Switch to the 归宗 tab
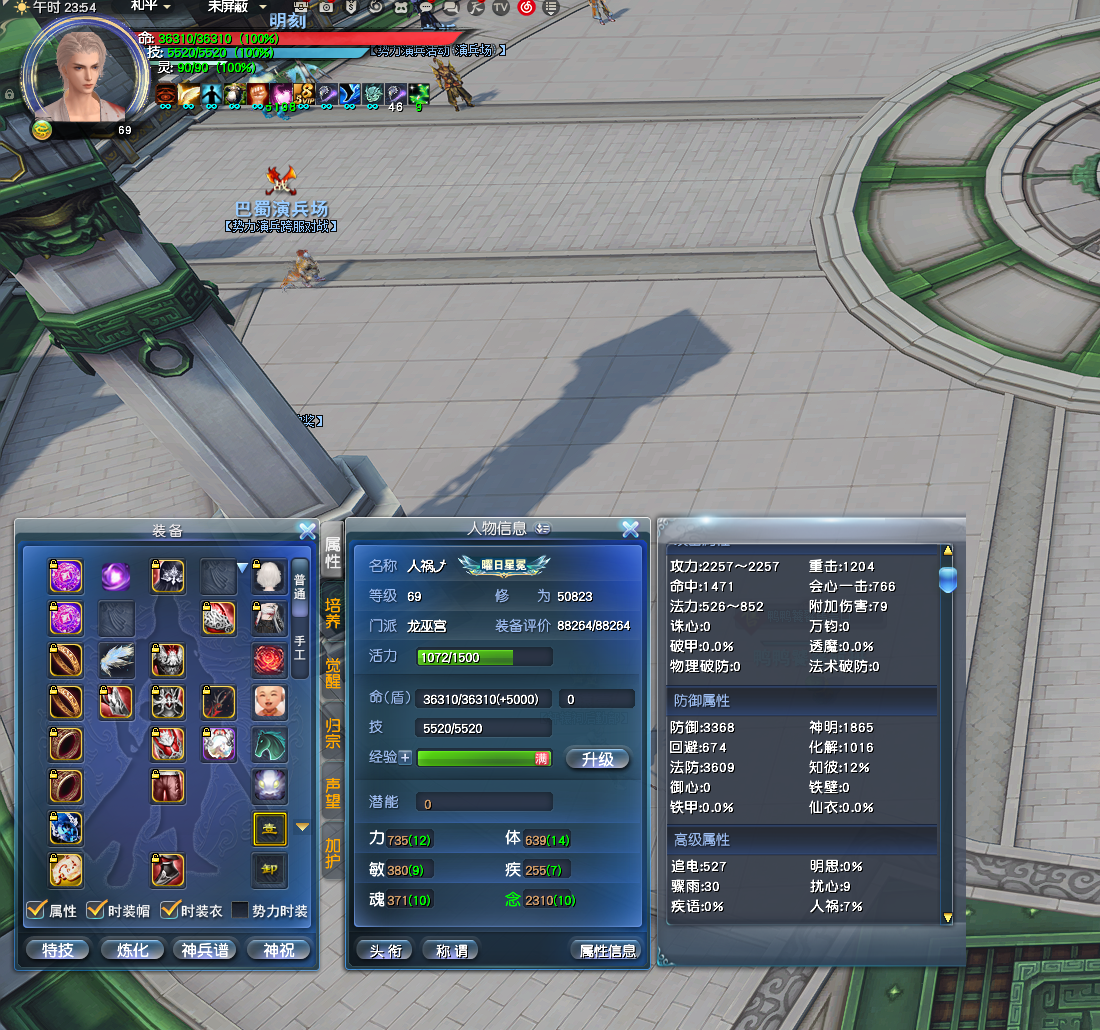 click(x=333, y=731)
